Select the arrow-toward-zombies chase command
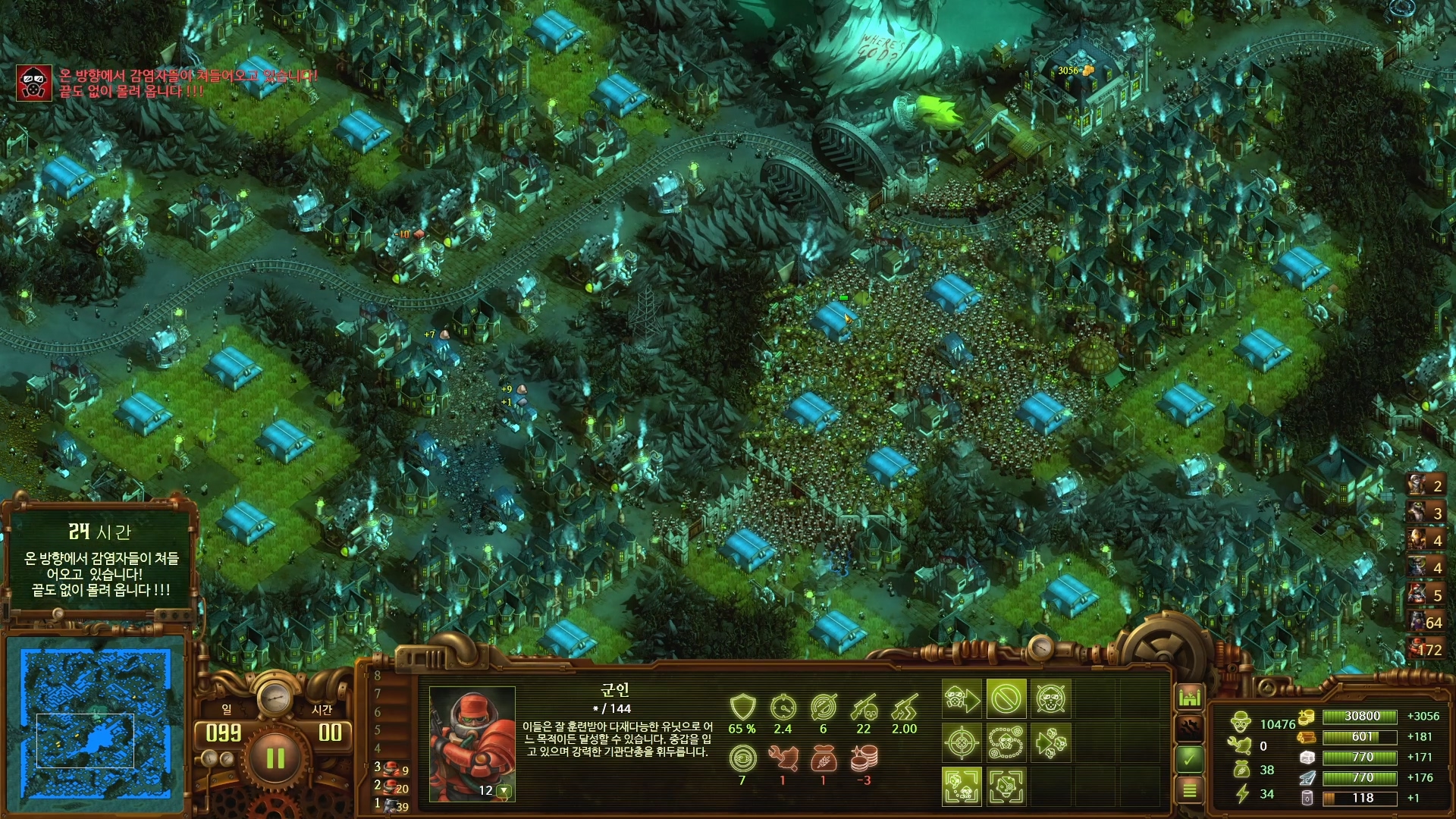The height and width of the screenshot is (819, 1456). 1050,742
